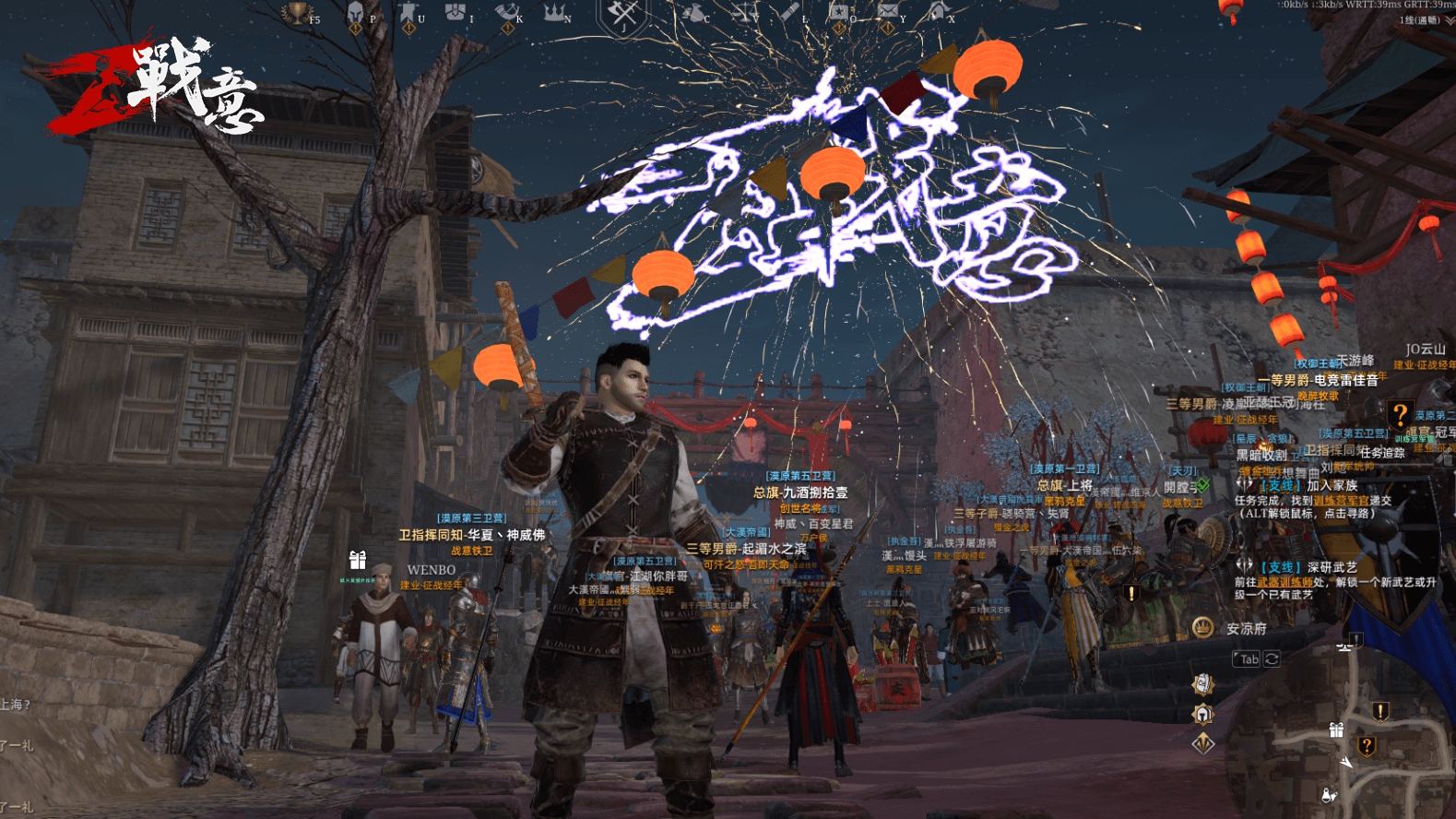Image resolution: width=1456 pixels, height=819 pixels.
Task: Select the 加入家族 side quest entry
Action: pos(1332,485)
